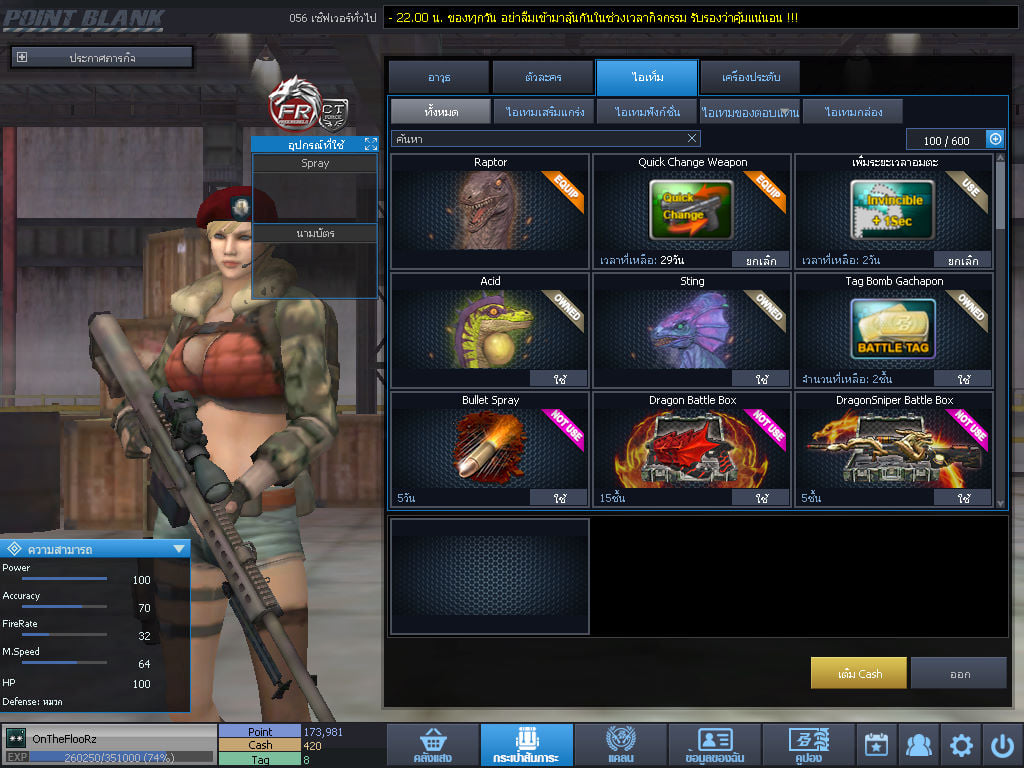Select the Raptor item card

pos(490,211)
